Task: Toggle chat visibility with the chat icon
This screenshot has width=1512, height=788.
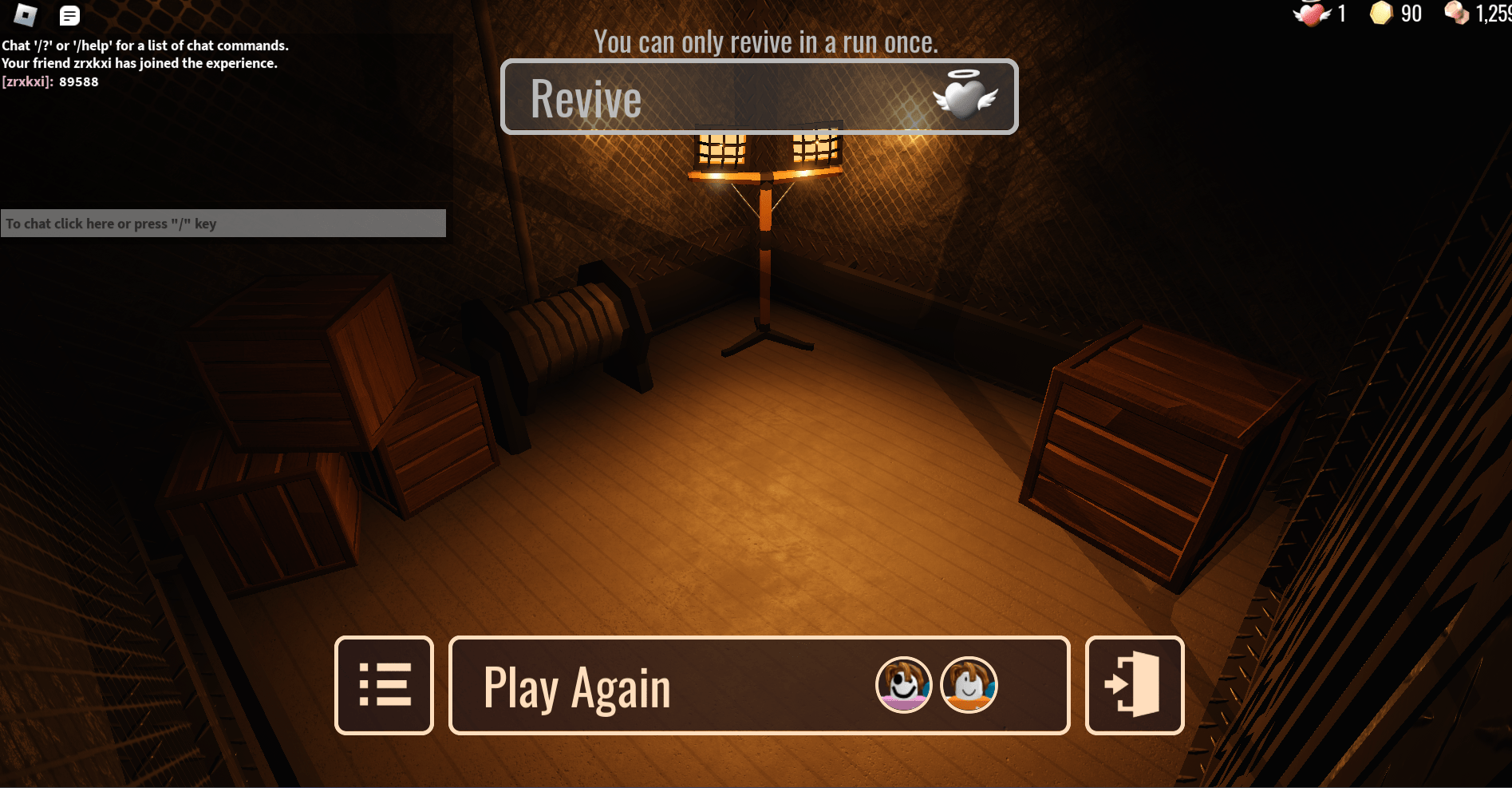Action: pyautogui.click(x=69, y=14)
